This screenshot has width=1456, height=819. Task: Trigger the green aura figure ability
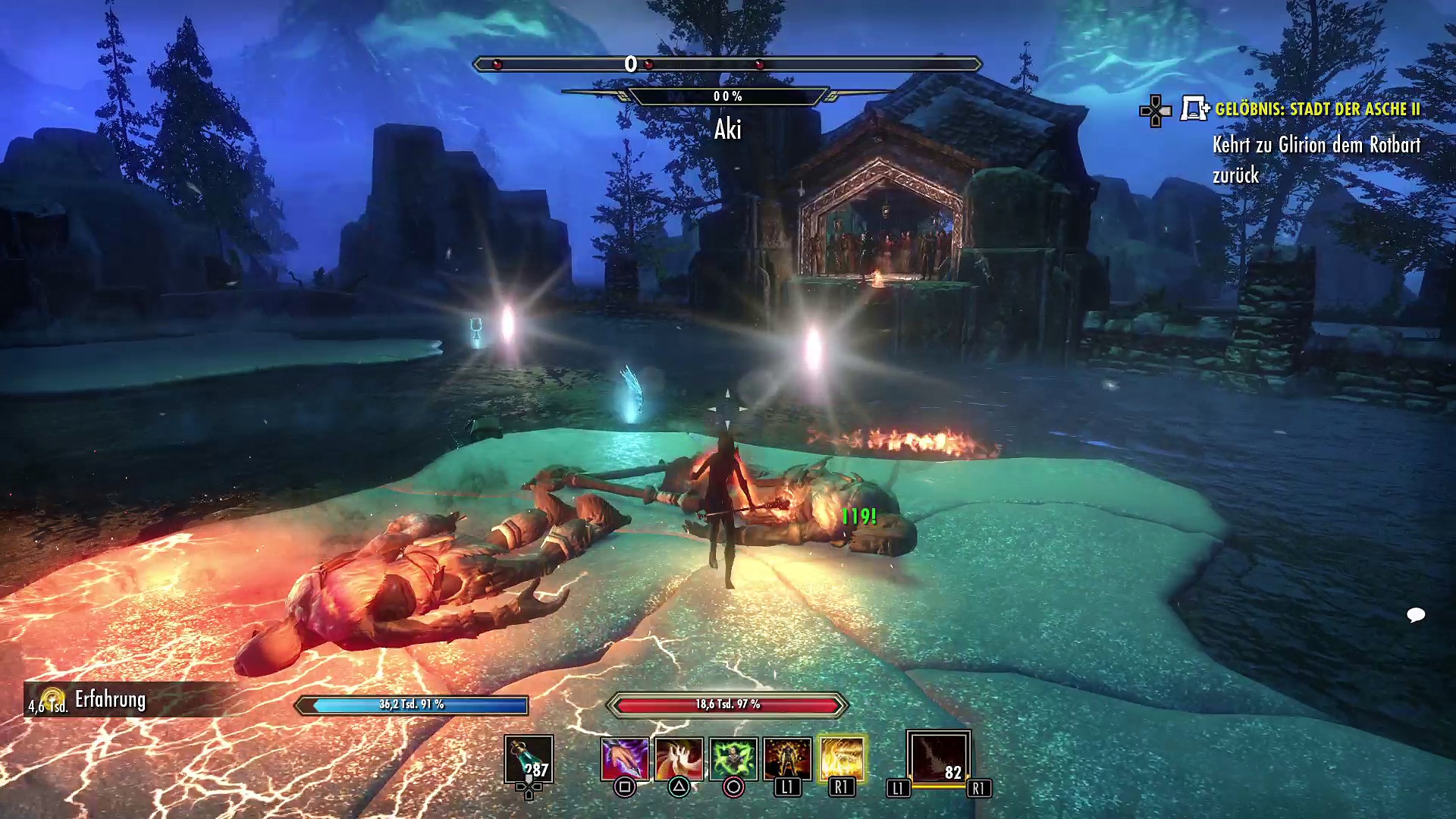[733, 759]
